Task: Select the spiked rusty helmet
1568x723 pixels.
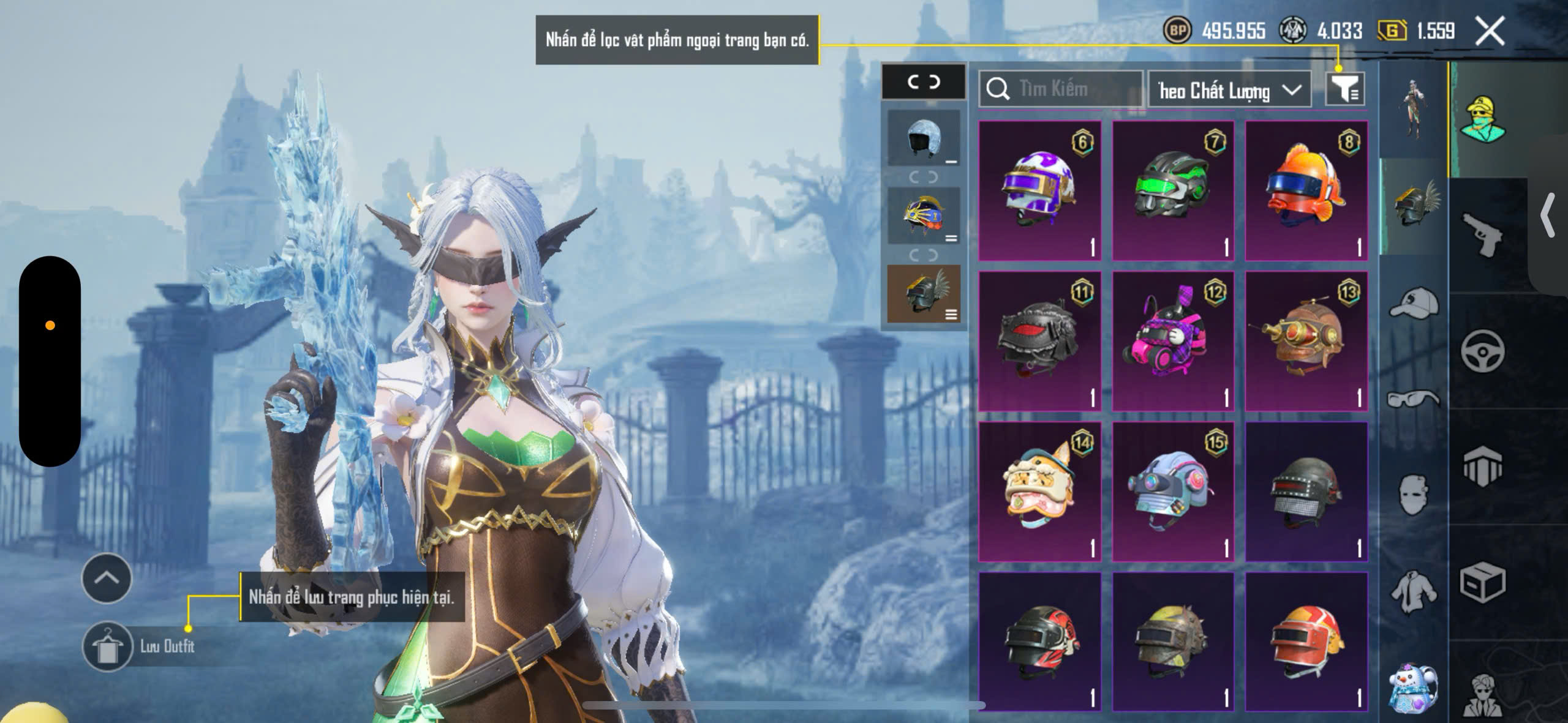Action: click(1172, 641)
